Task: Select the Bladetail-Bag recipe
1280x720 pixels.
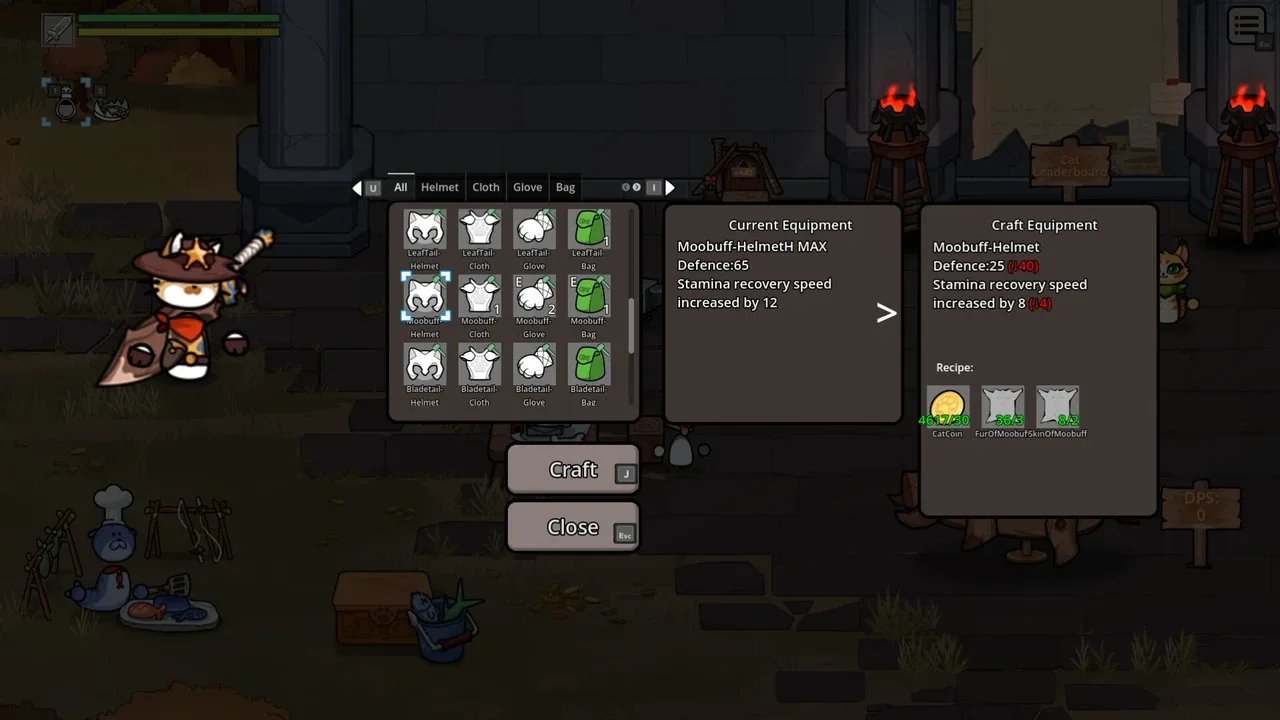Action: pos(589,364)
